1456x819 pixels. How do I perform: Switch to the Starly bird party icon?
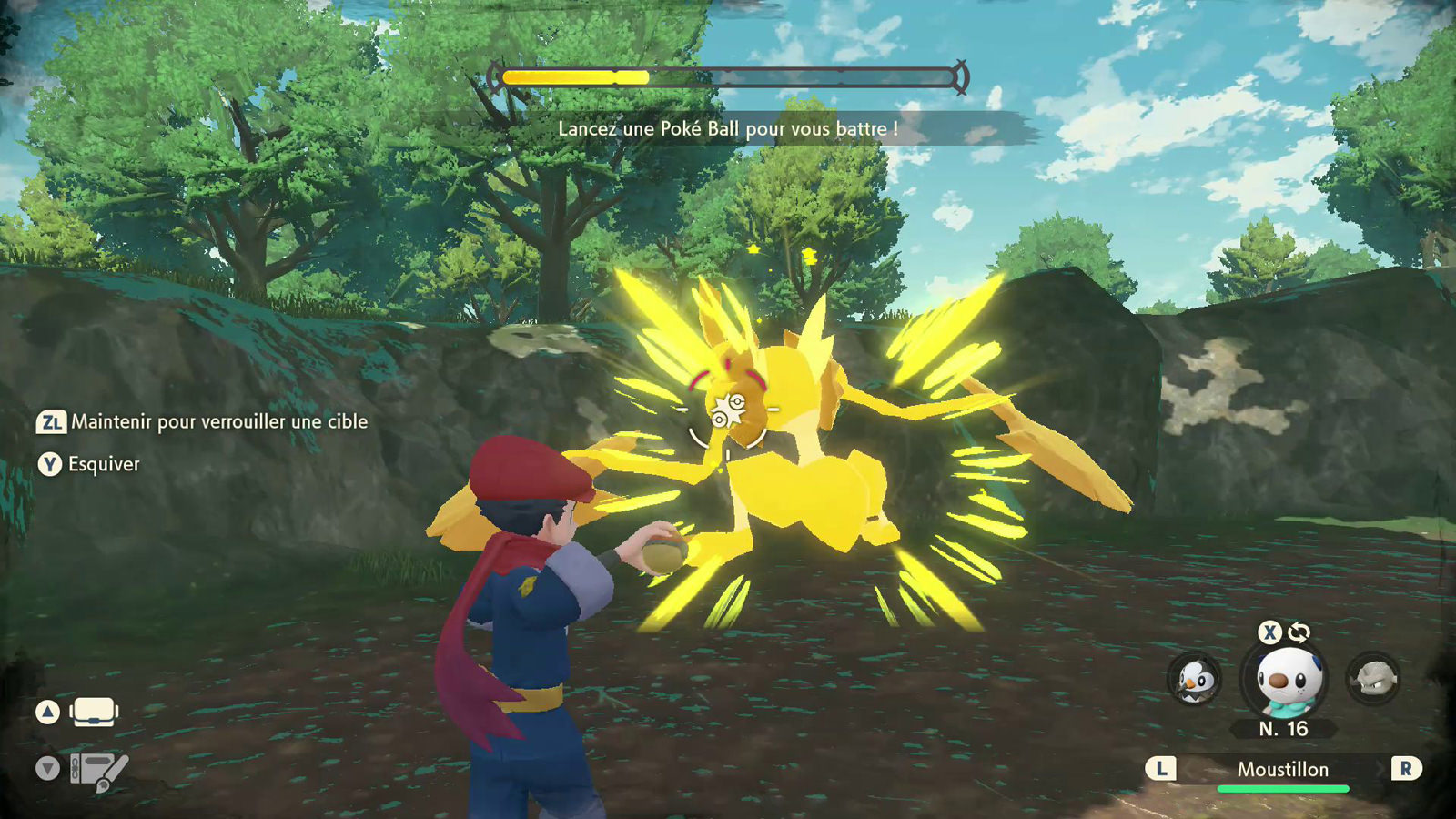click(1194, 680)
